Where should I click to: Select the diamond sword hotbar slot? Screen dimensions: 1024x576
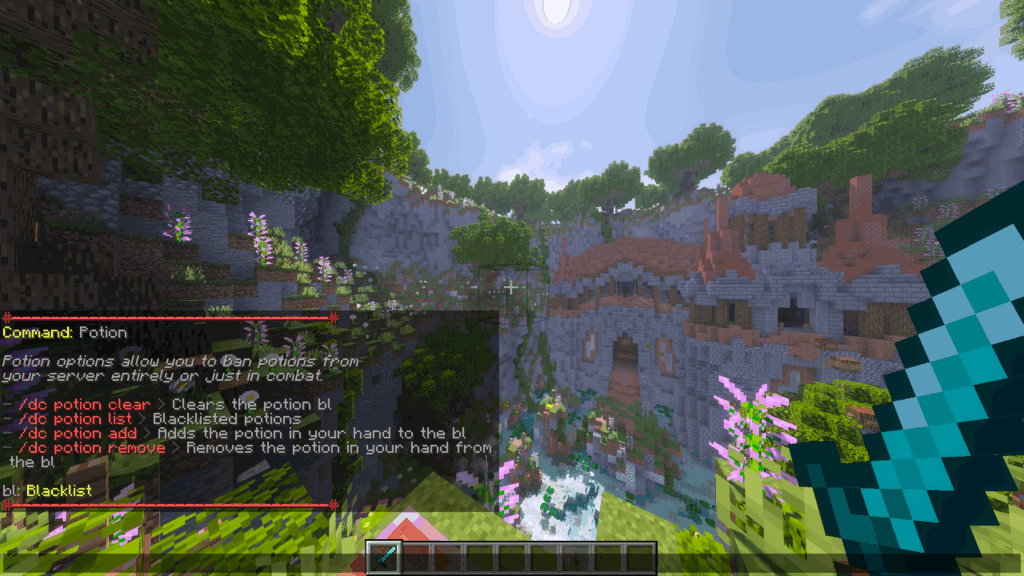point(384,557)
